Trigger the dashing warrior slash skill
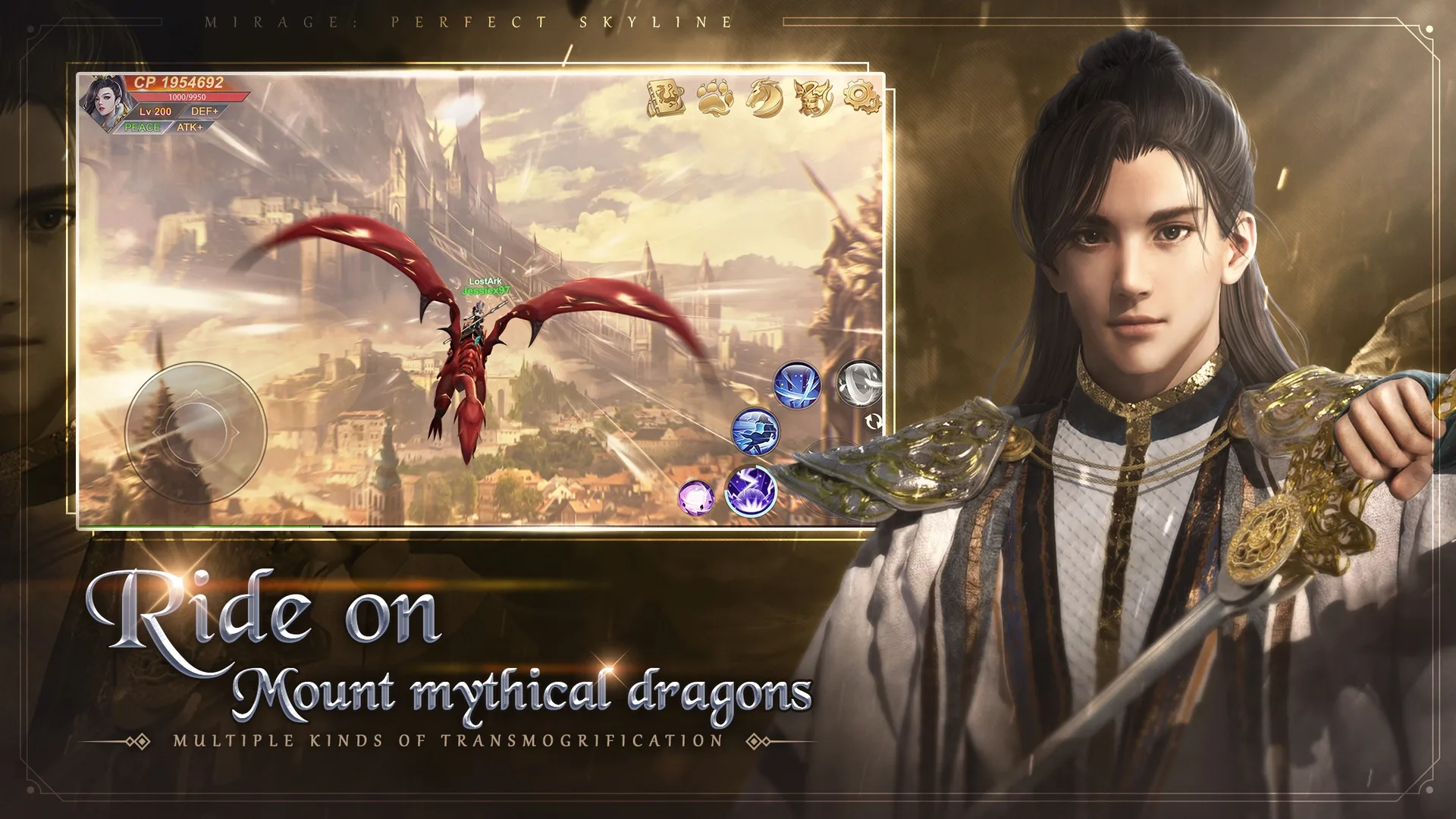The image size is (1456, 819). [x=755, y=432]
